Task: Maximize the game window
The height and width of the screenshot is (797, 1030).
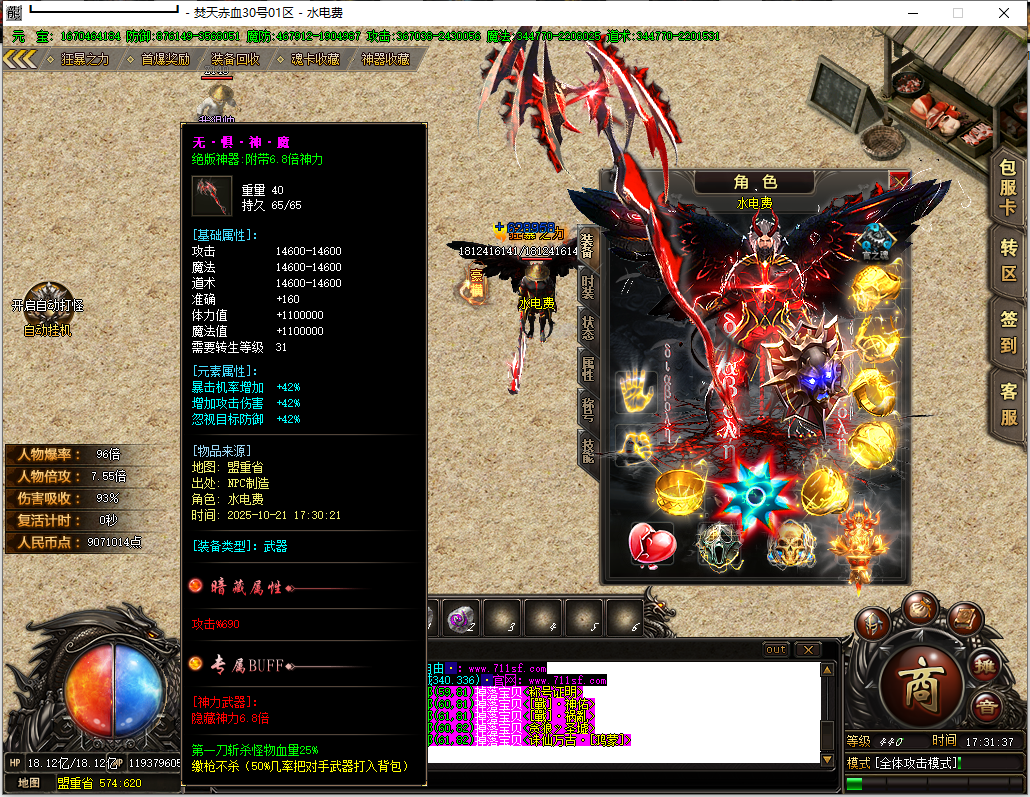Action: 957,13
